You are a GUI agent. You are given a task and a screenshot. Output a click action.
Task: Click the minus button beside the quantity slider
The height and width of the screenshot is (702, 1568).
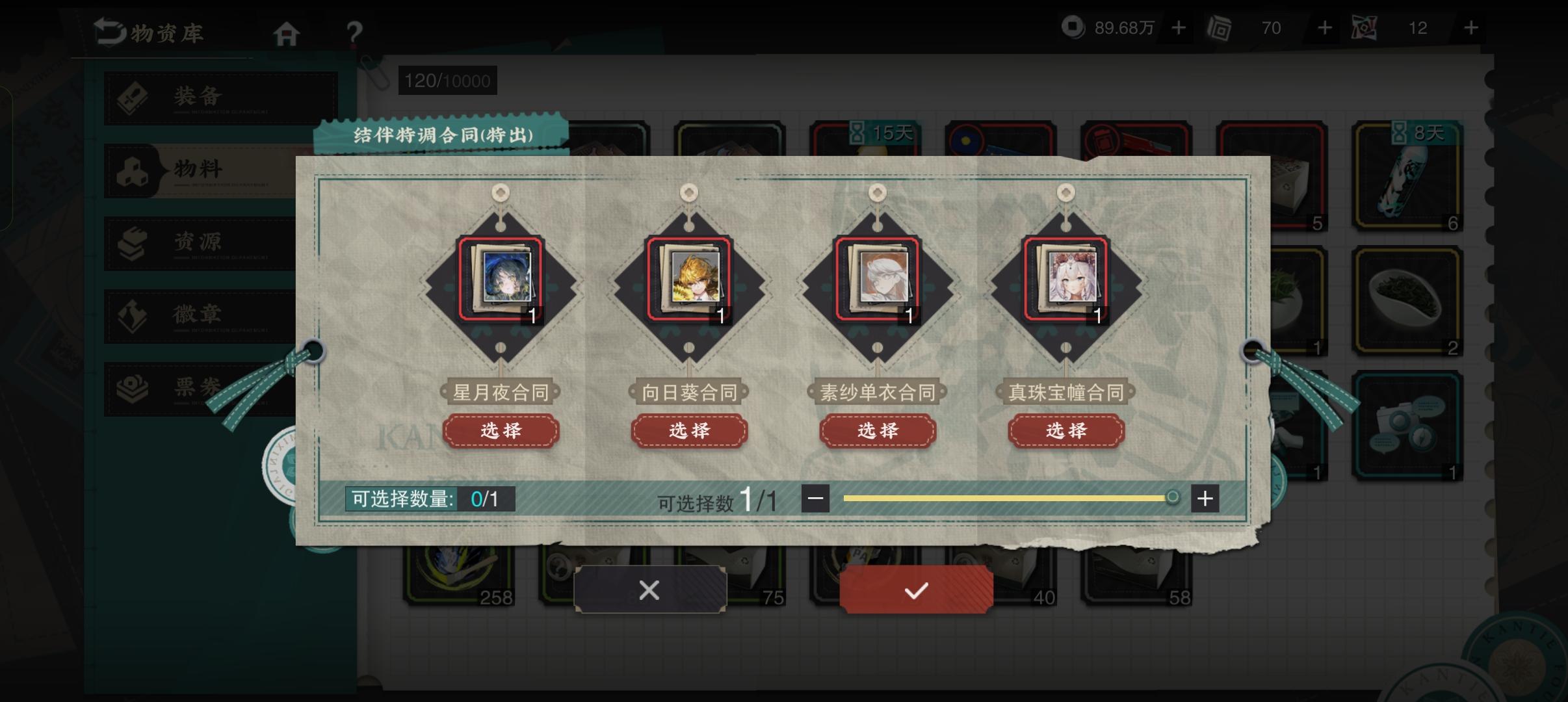817,498
